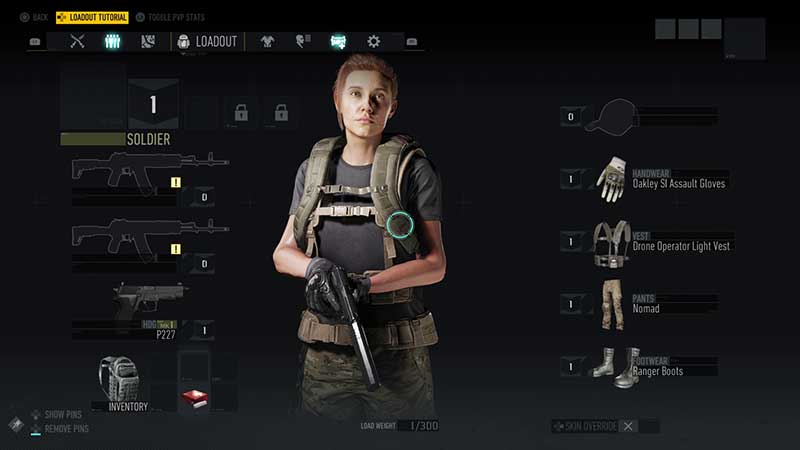Select loadout slot number 1
Image resolution: width=800 pixels, height=450 pixels.
pos(154,105)
